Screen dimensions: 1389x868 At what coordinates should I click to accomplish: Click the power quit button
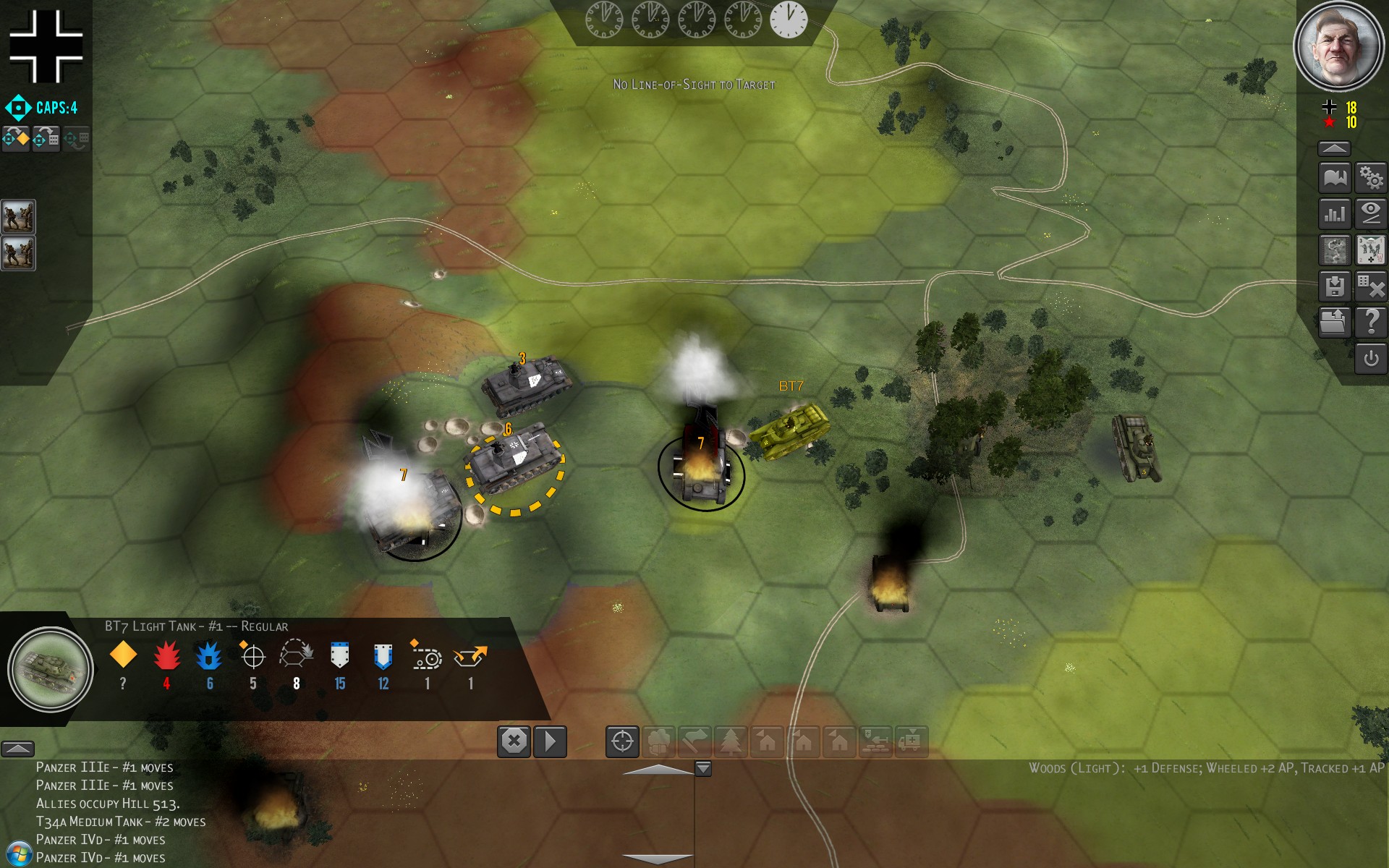(x=1371, y=359)
